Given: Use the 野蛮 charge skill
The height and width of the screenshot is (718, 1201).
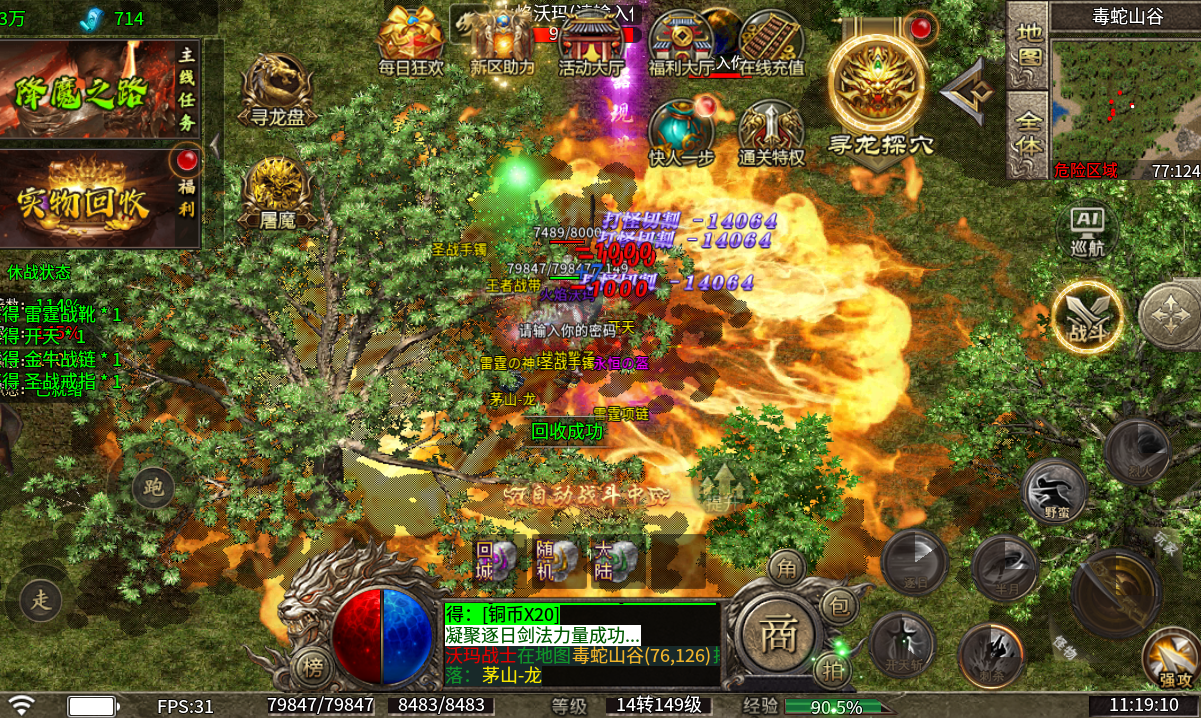Looking at the screenshot, I should point(1055,492).
